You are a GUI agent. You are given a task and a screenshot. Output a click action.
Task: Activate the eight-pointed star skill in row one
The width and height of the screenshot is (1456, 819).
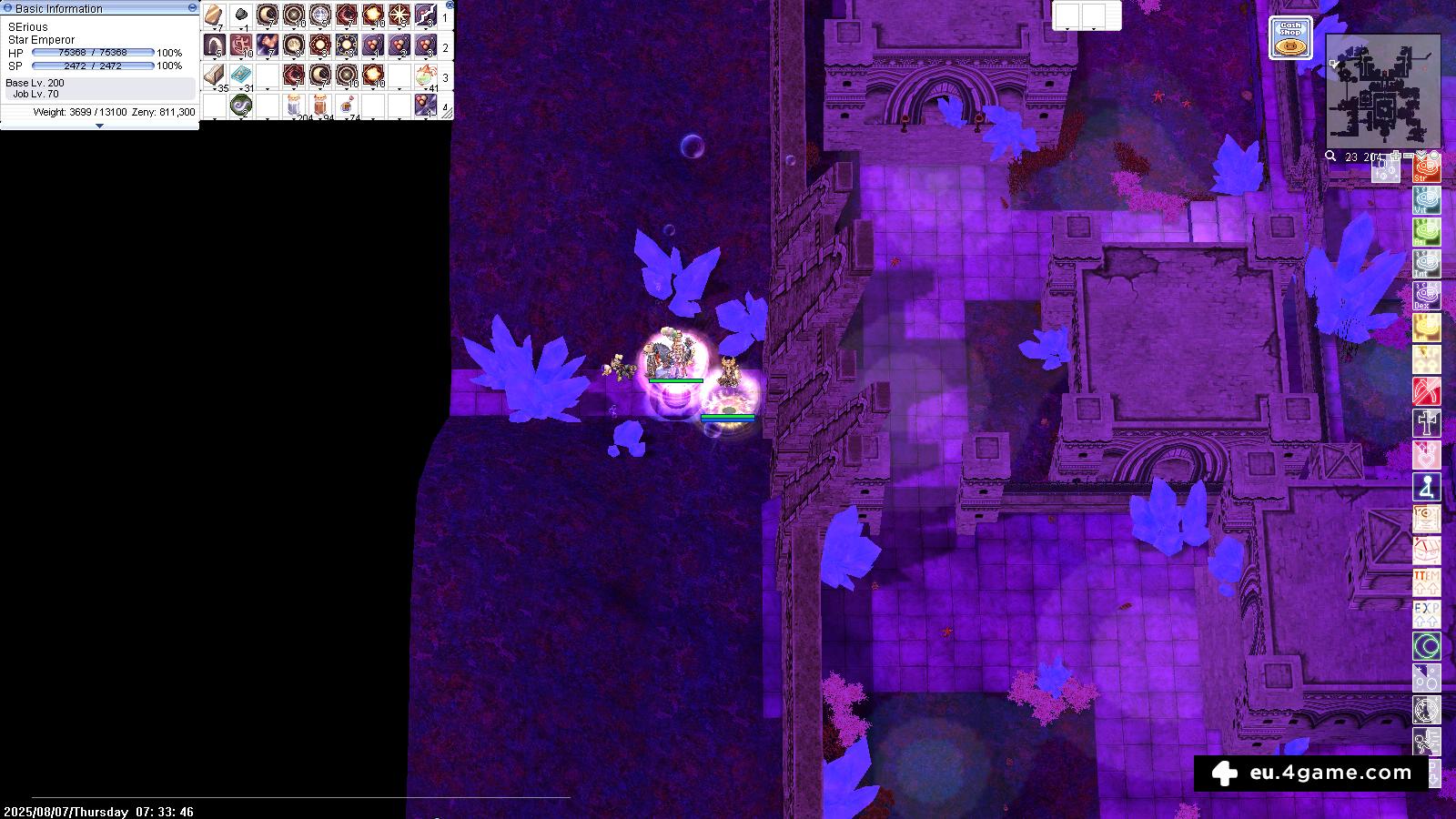399,15
